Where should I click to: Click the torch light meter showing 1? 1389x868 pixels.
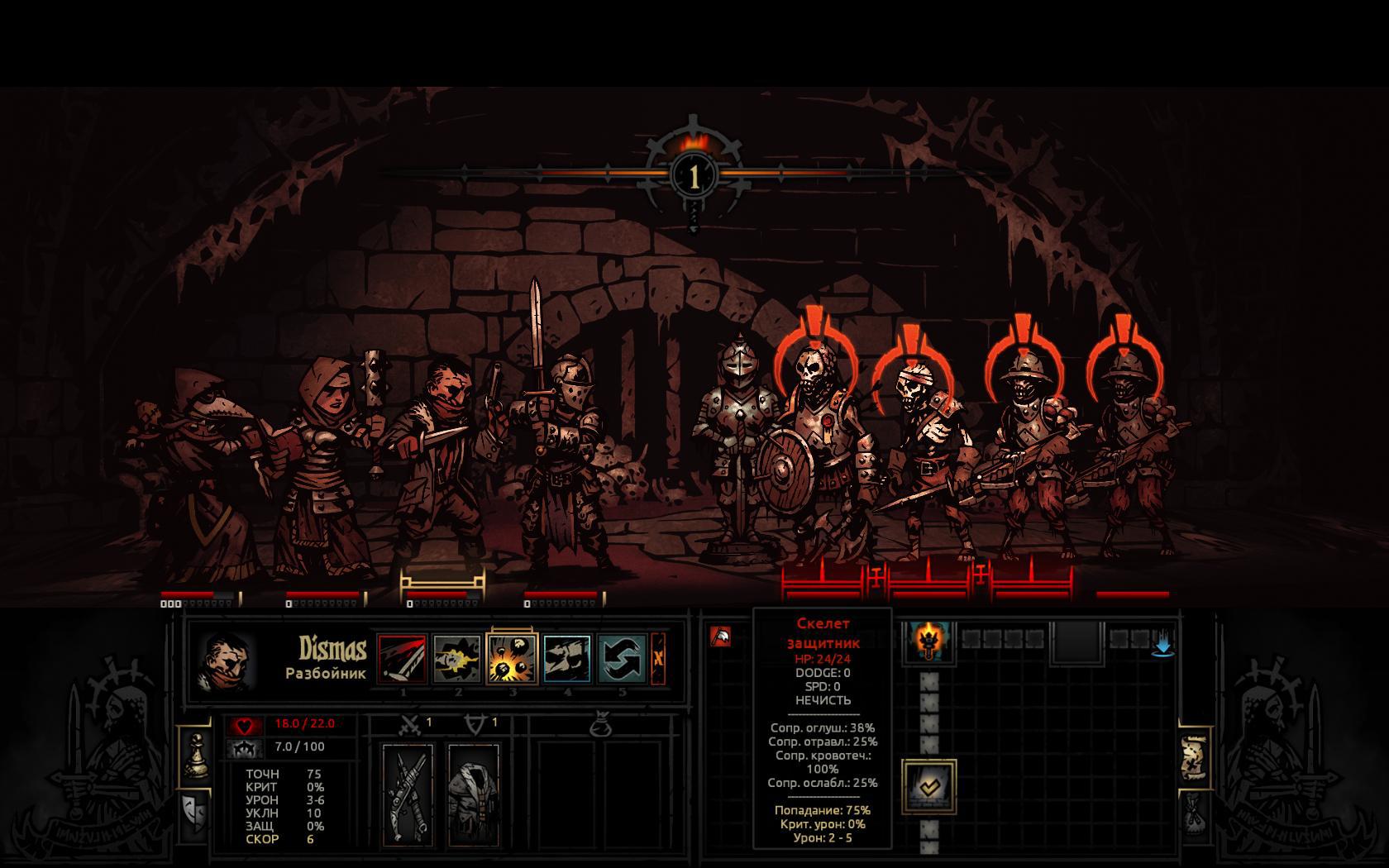[694, 175]
